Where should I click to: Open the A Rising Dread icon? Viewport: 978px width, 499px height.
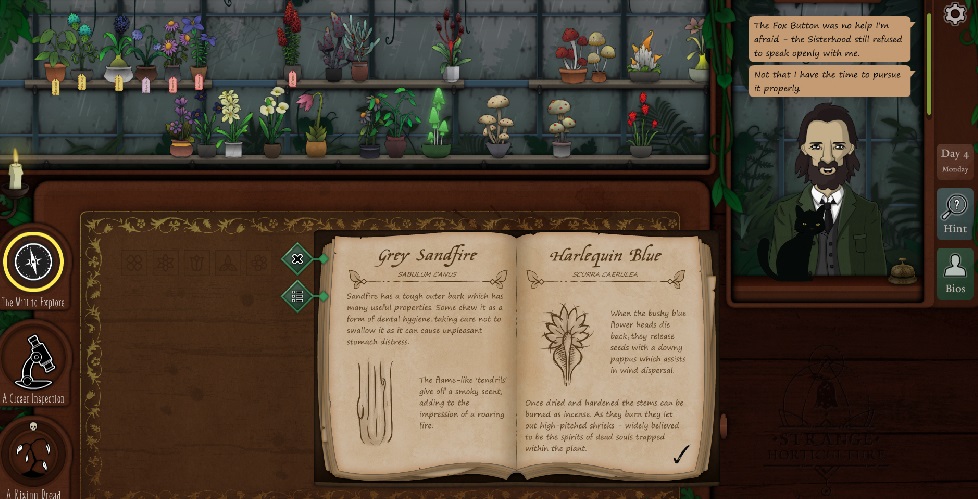point(33,453)
